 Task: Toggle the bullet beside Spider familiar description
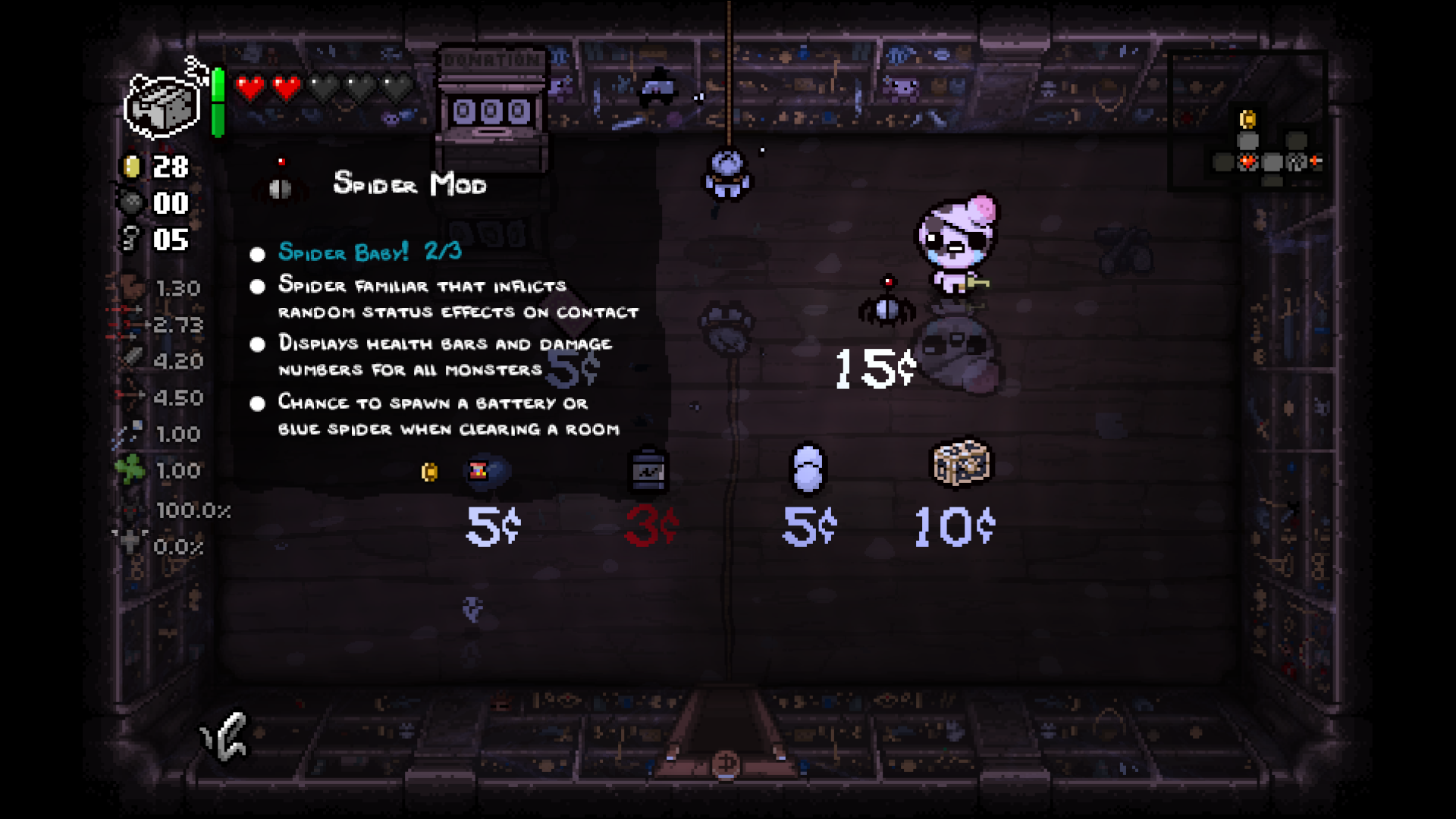tap(257, 287)
